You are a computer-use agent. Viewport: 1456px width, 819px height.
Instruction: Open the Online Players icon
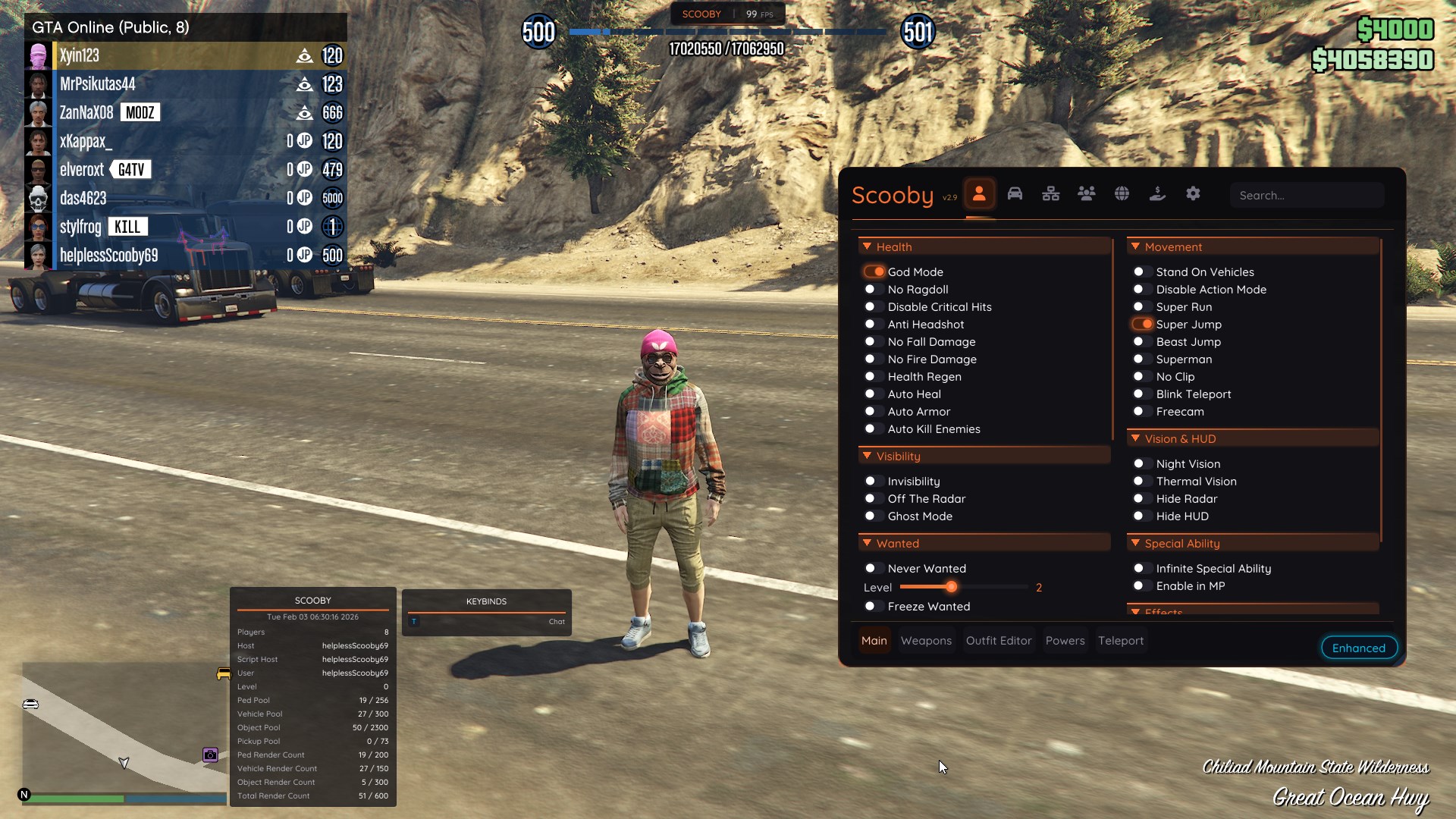pos(1087,193)
